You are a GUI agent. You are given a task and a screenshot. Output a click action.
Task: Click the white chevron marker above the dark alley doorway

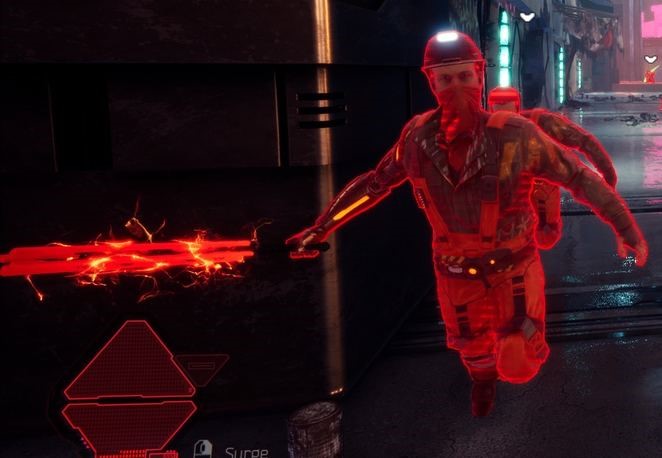(x=527, y=16)
